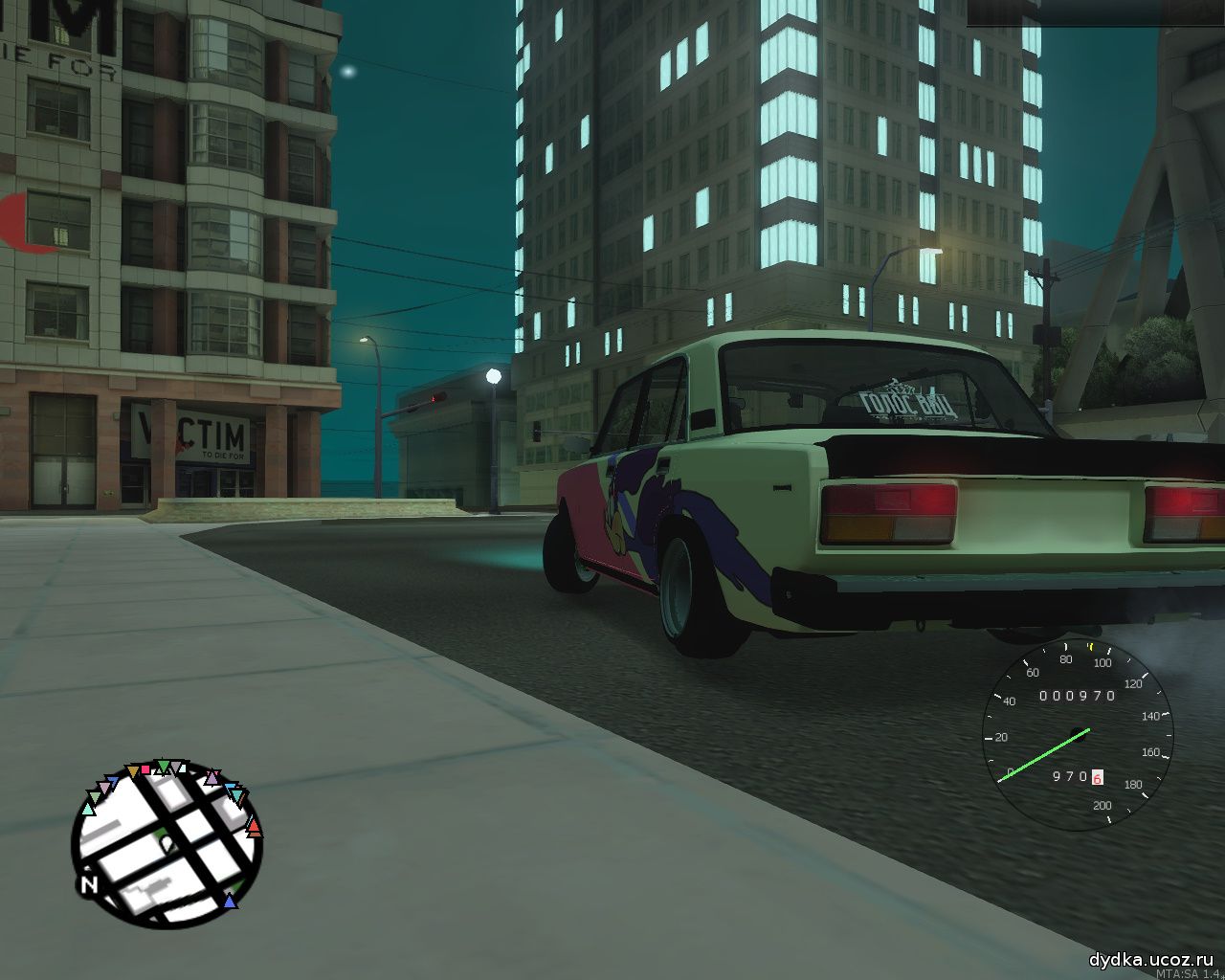Select the pink square blip on the radar
The height and width of the screenshot is (980, 1225).
coord(146,768)
